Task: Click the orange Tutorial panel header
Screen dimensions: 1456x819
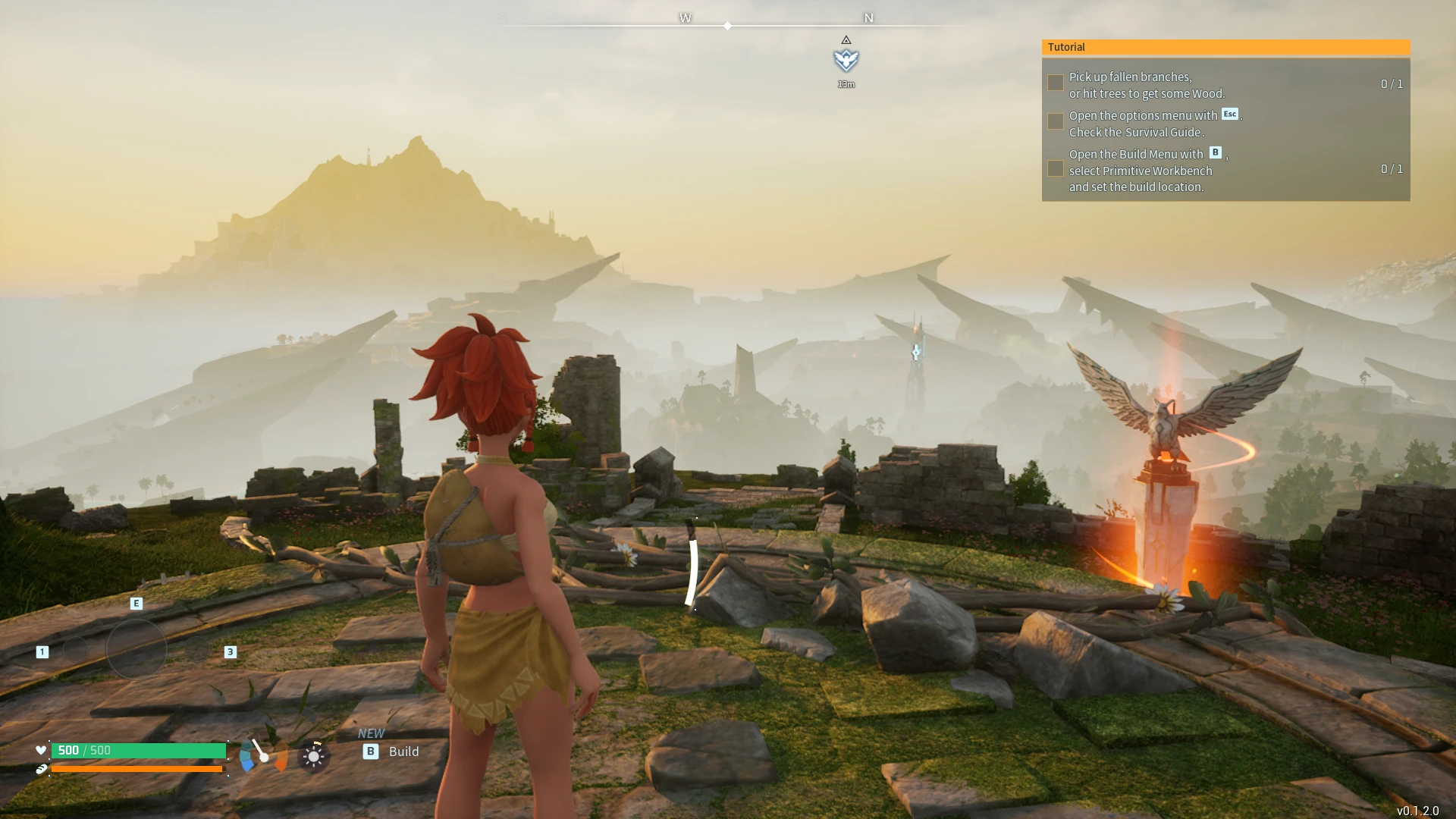Action: (1225, 47)
